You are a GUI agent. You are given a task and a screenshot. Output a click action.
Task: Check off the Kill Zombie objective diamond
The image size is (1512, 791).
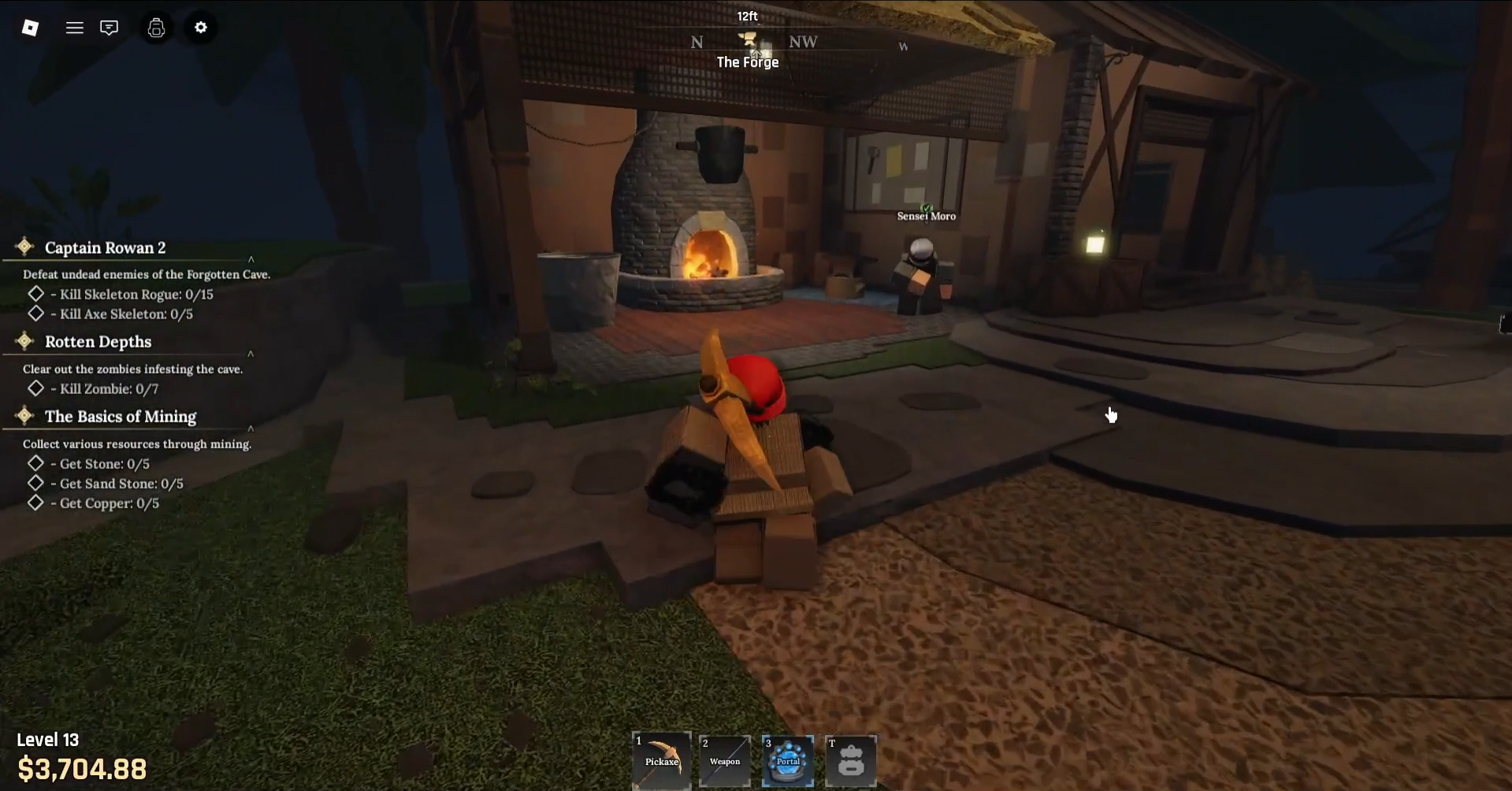pyautogui.click(x=36, y=388)
